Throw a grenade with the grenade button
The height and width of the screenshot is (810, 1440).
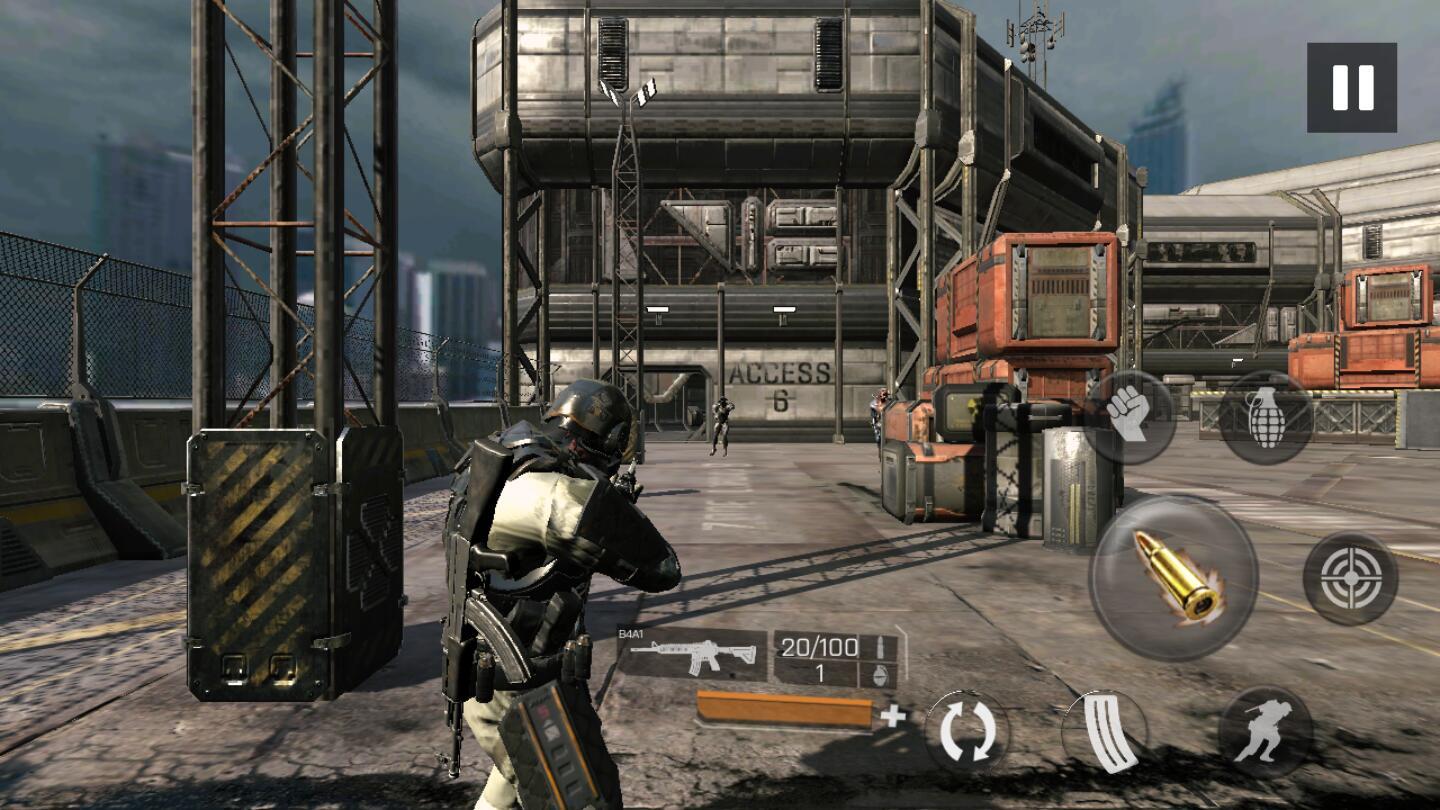[x=1266, y=417]
